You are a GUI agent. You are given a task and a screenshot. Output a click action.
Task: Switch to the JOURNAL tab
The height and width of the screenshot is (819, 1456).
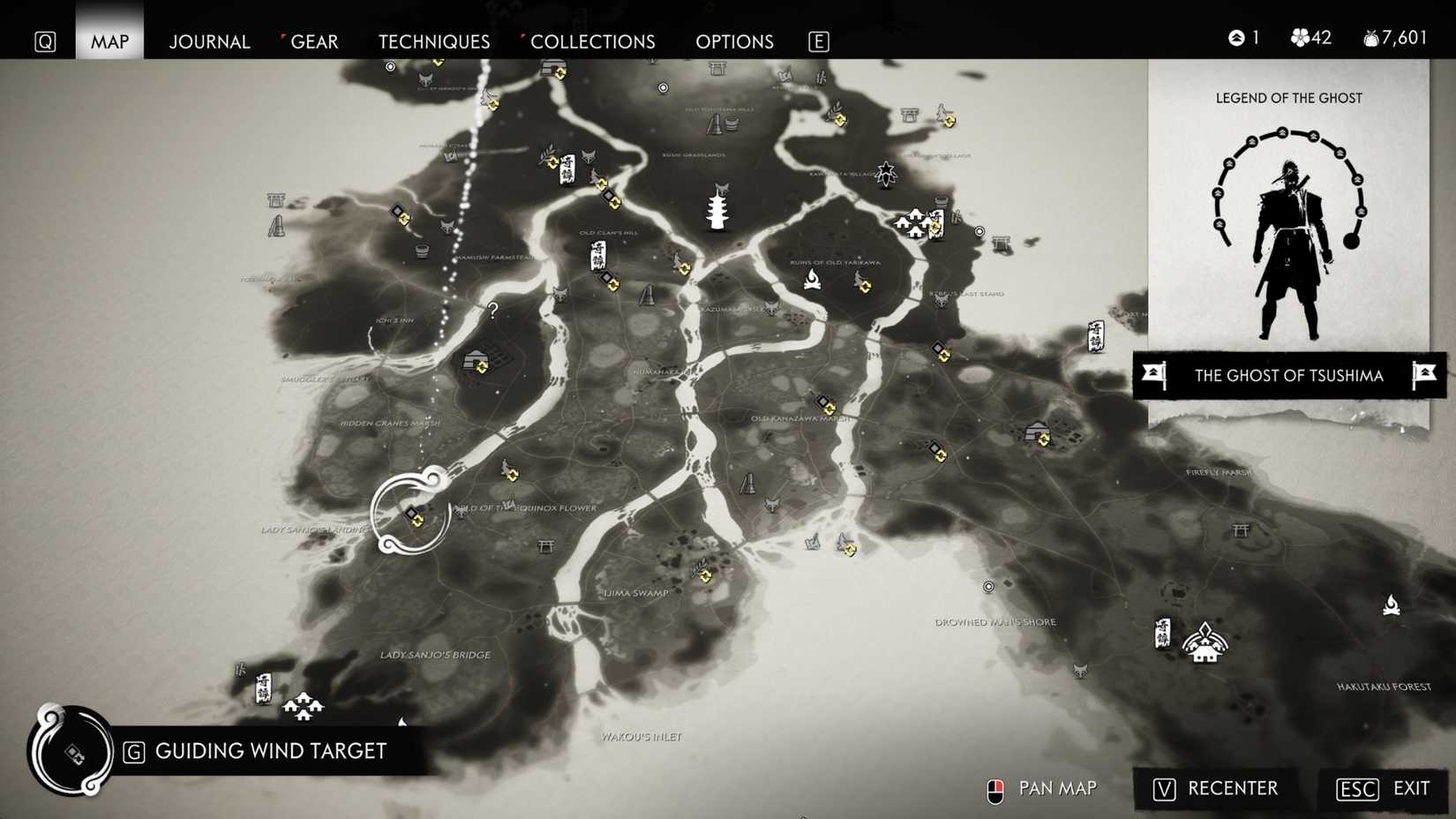click(209, 41)
